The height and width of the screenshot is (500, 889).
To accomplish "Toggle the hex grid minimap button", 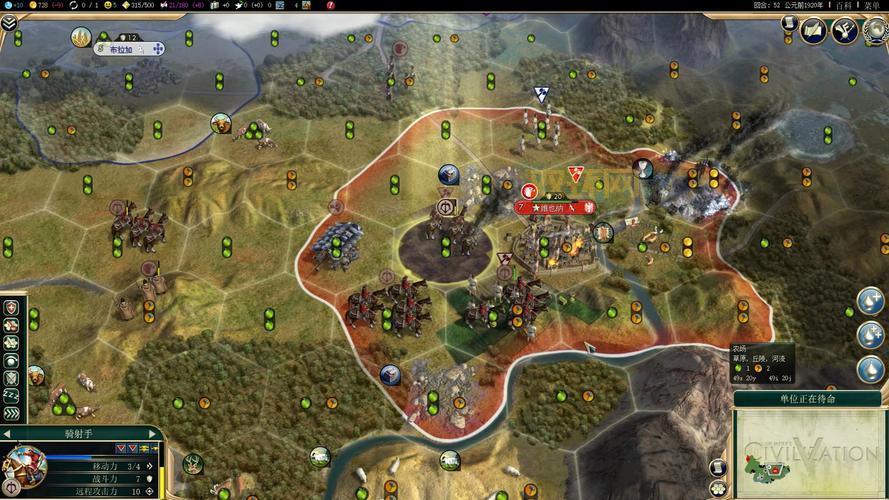I will 717,487.
